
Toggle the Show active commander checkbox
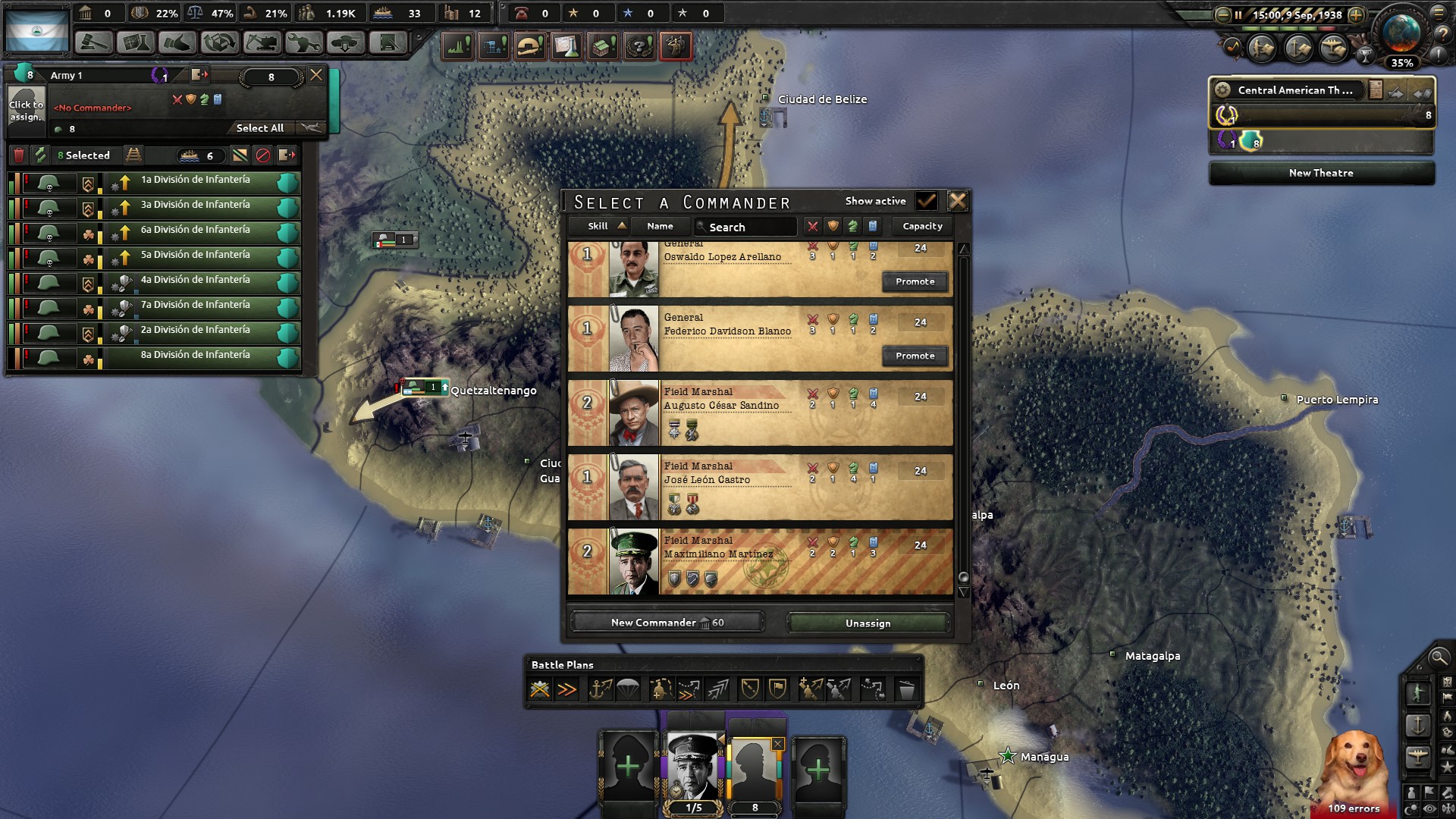click(x=927, y=201)
